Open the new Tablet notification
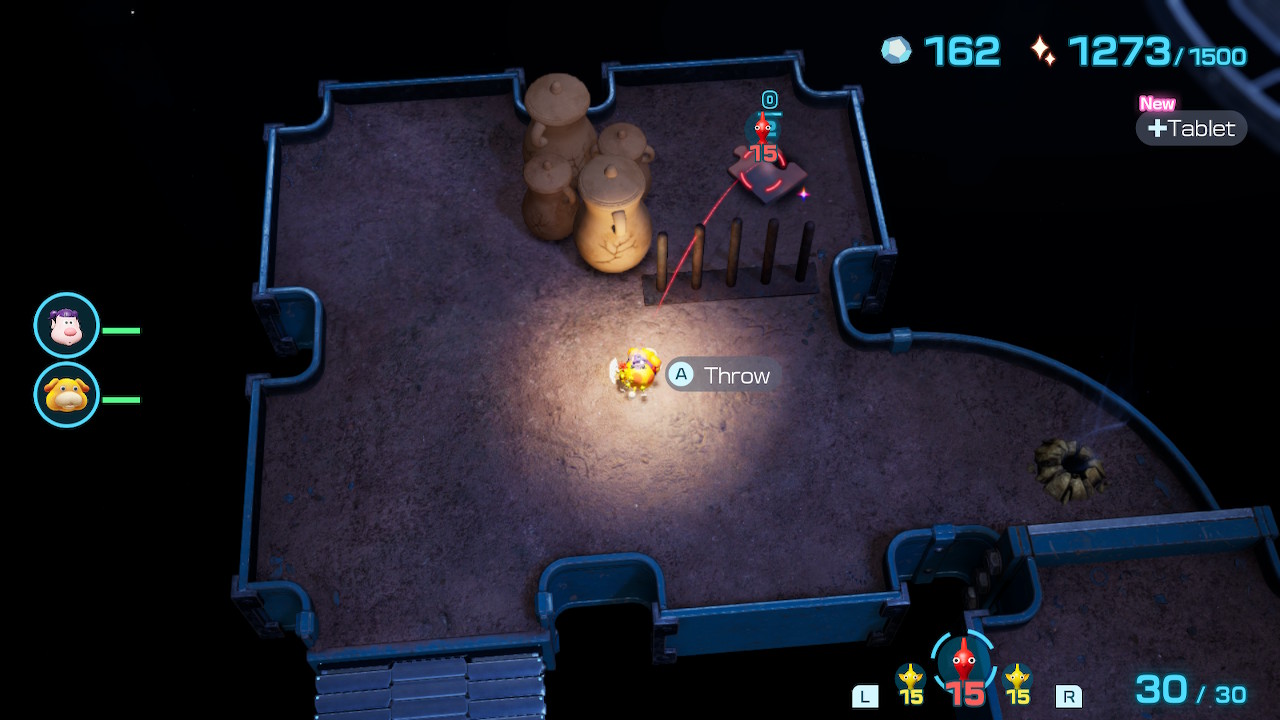1280x720 pixels. pos(1191,128)
